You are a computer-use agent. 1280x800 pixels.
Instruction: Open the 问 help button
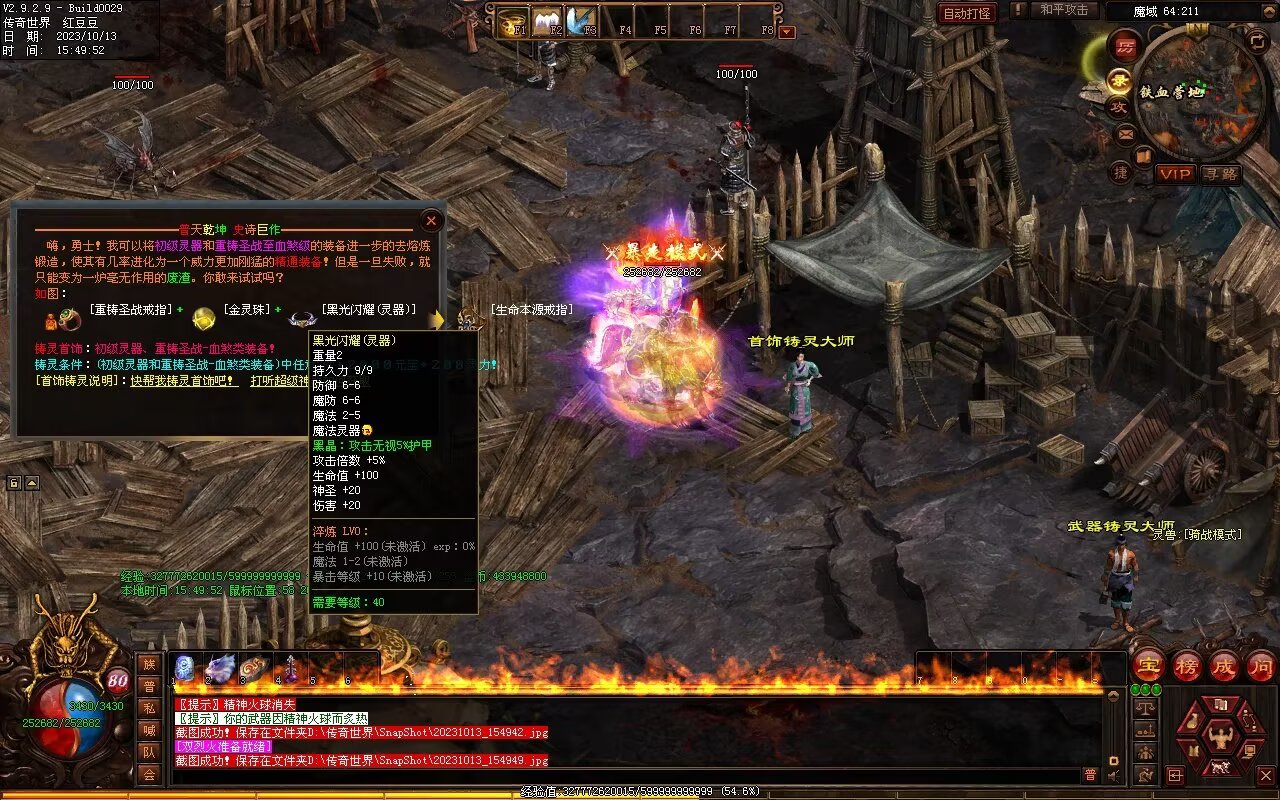1260,666
